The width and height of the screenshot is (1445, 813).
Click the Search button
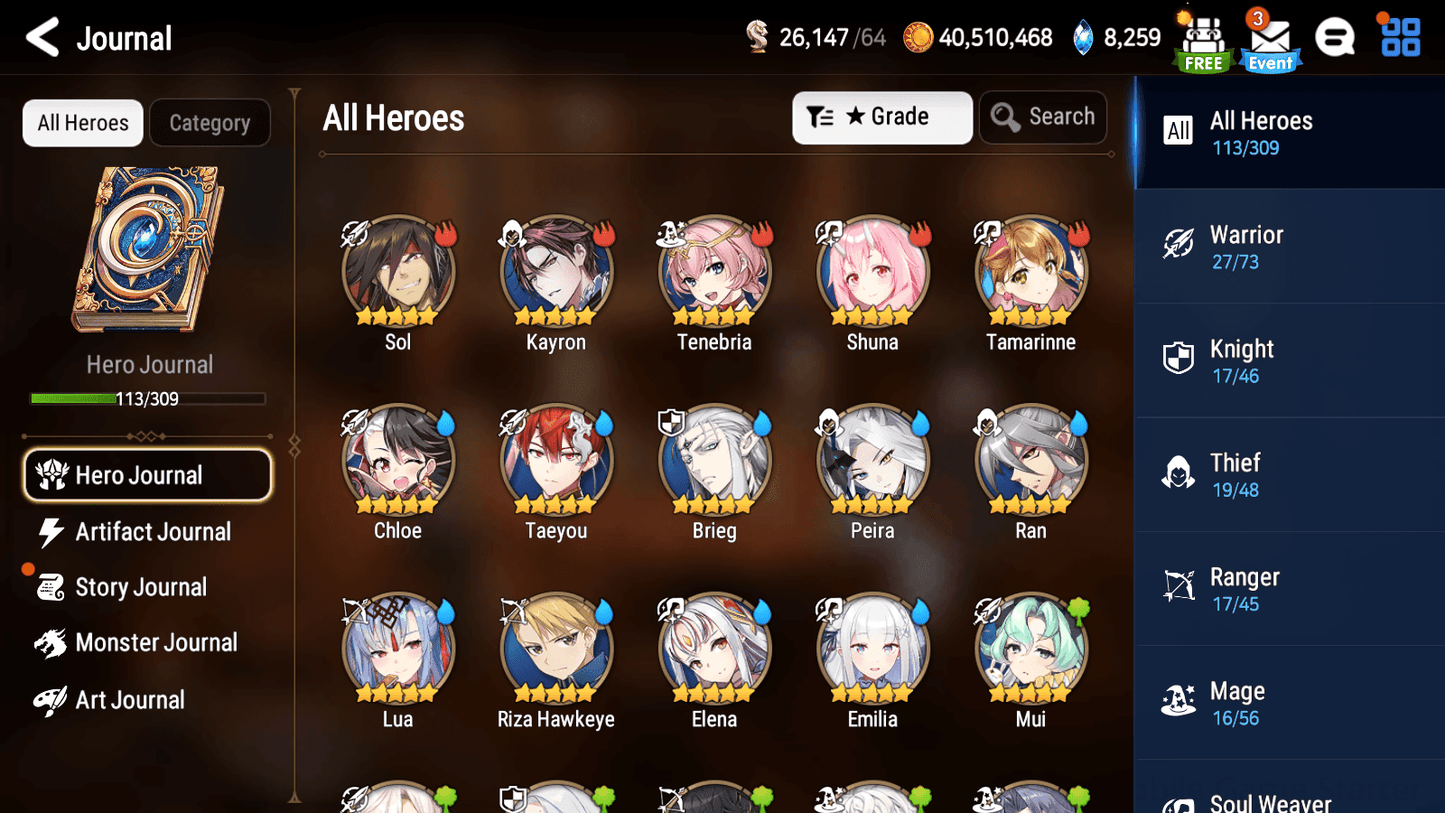click(1043, 117)
